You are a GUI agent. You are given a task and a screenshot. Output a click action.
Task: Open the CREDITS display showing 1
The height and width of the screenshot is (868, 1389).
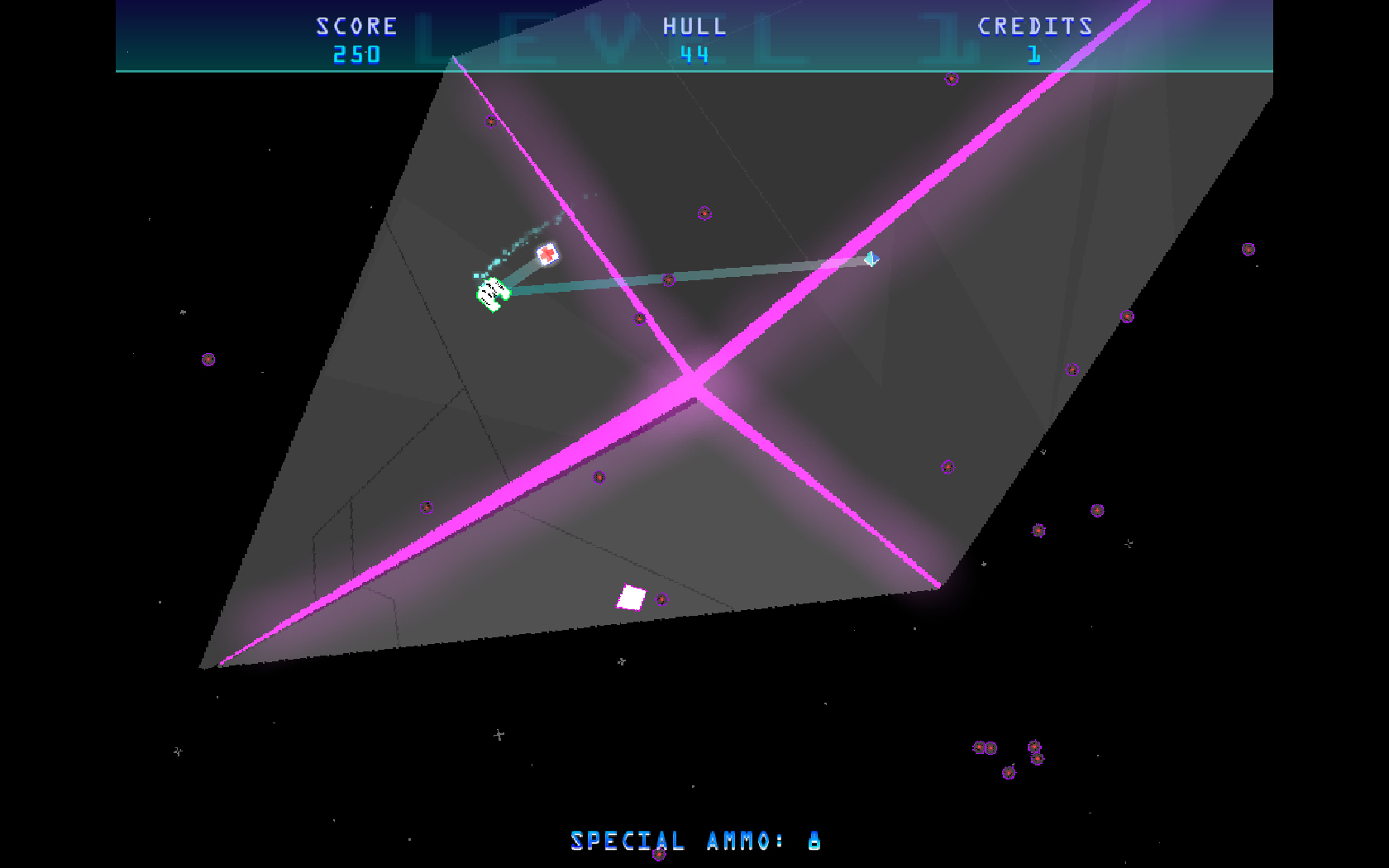1034,26
